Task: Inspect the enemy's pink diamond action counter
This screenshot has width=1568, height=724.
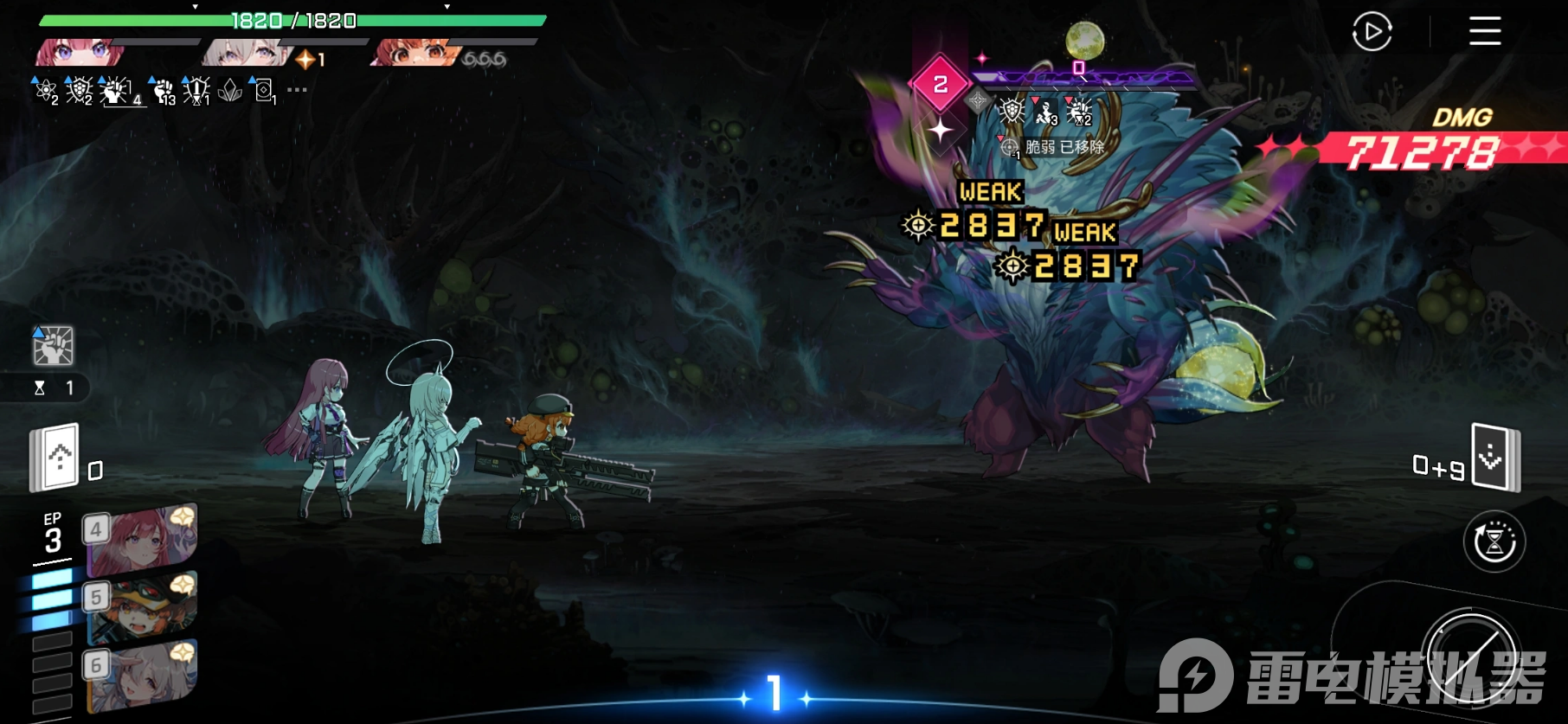Action: click(x=940, y=84)
